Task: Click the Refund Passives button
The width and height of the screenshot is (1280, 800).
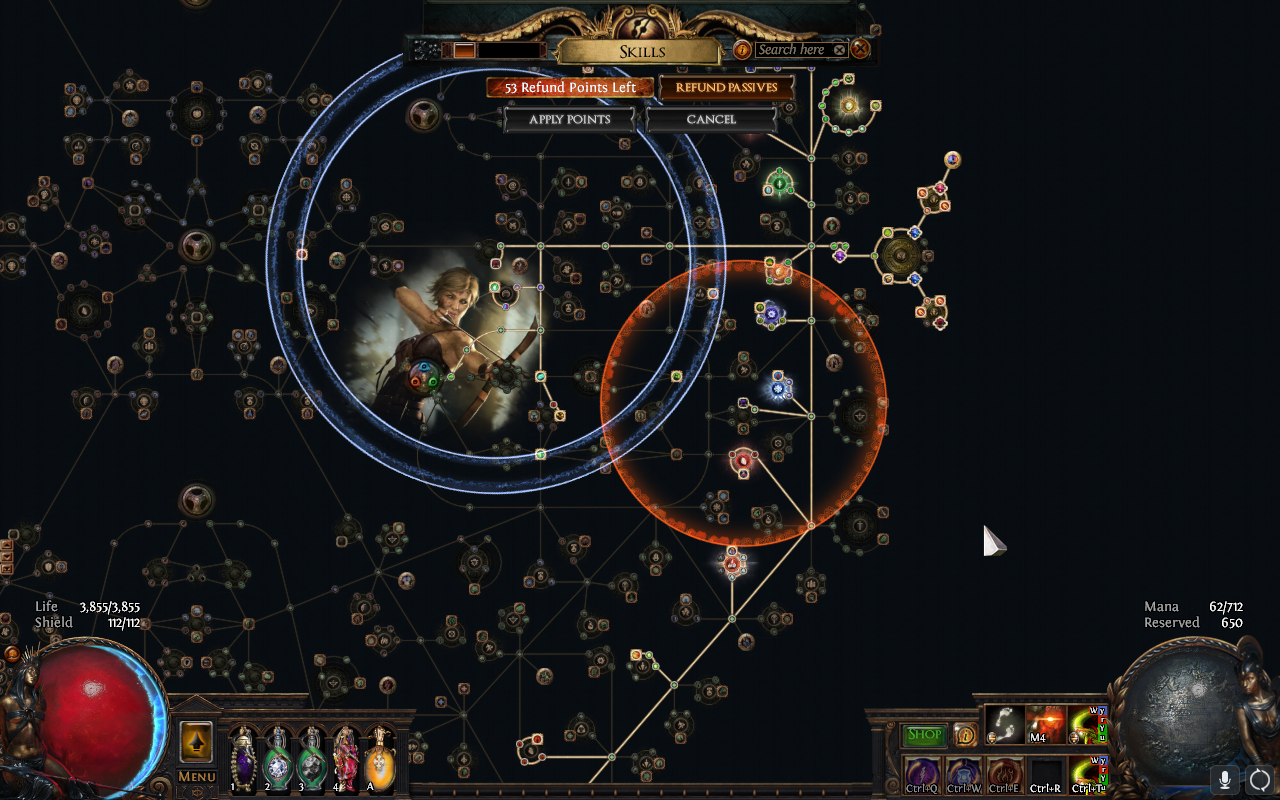Action: (x=727, y=88)
